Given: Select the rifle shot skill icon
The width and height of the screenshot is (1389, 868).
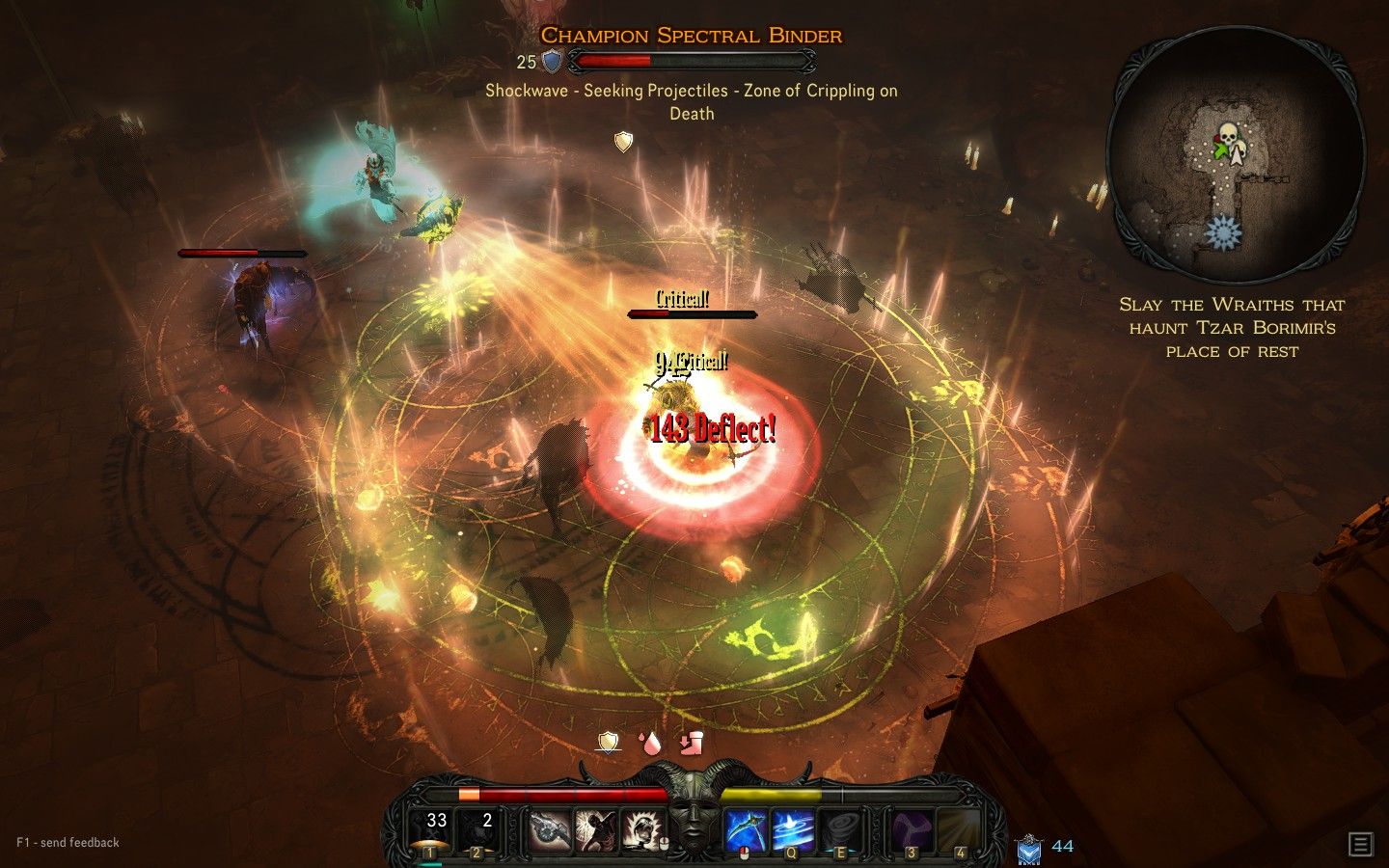Looking at the screenshot, I should [x=550, y=830].
